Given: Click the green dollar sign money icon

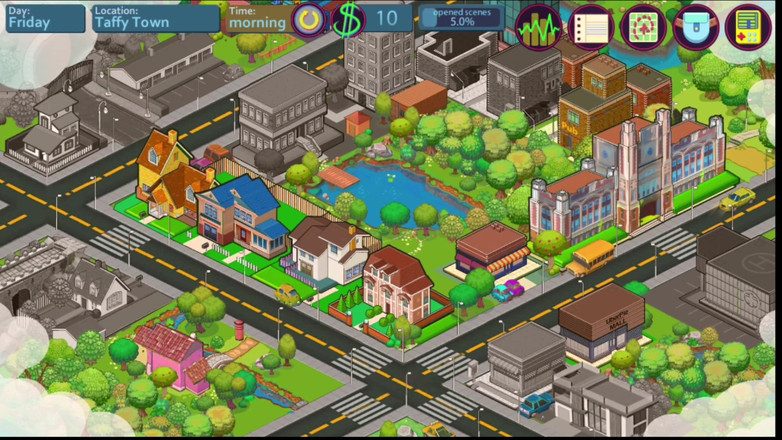Looking at the screenshot, I should pyautogui.click(x=348, y=19).
